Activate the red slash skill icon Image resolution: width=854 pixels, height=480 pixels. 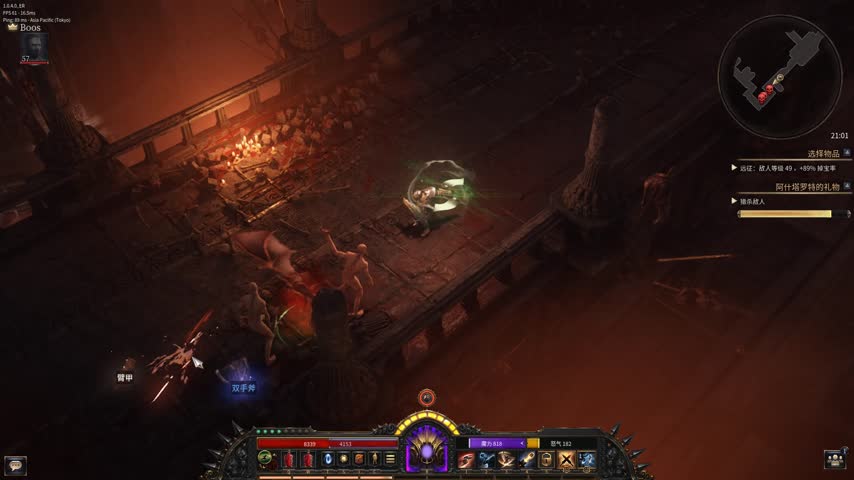pos(466,459)
